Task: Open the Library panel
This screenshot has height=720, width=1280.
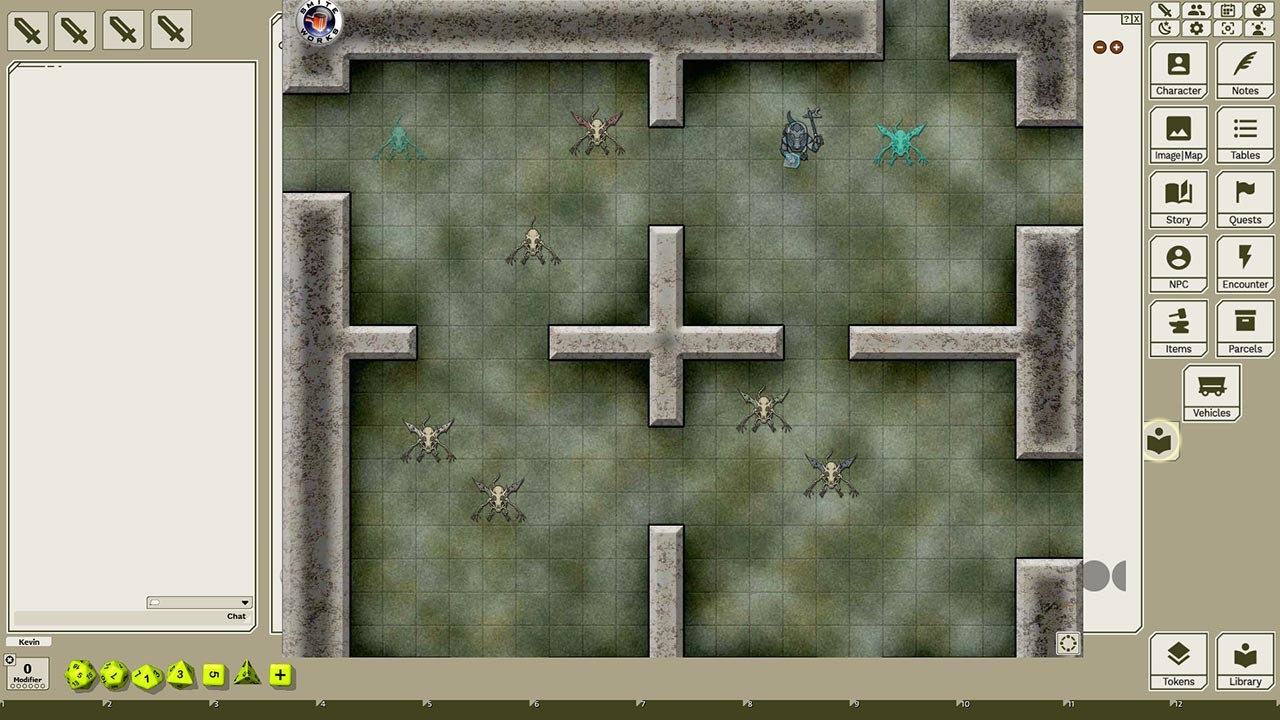Action: 1245,660
